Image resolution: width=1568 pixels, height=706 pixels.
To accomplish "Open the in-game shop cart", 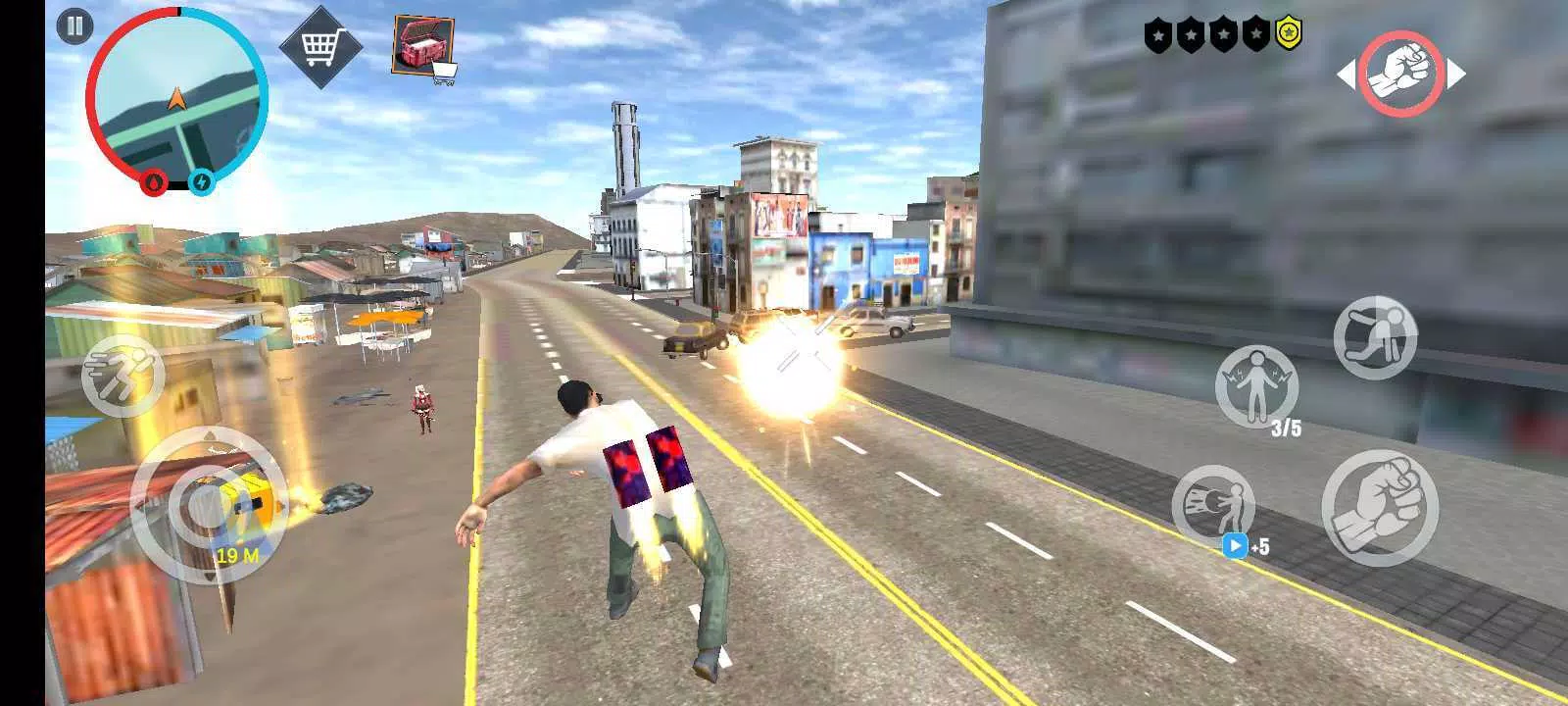I will click(320, 44).
